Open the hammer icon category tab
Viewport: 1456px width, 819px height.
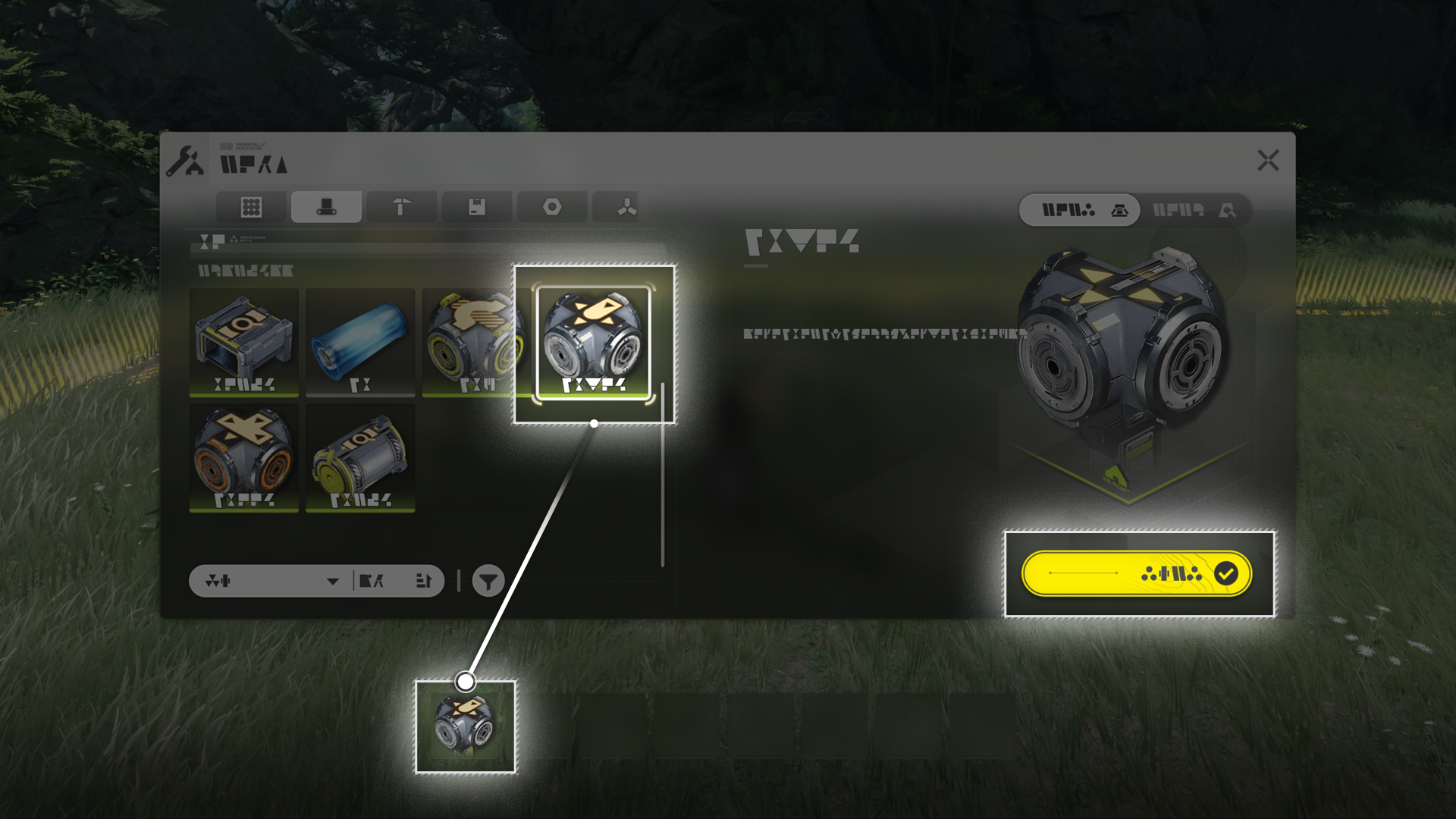[401, 207]
